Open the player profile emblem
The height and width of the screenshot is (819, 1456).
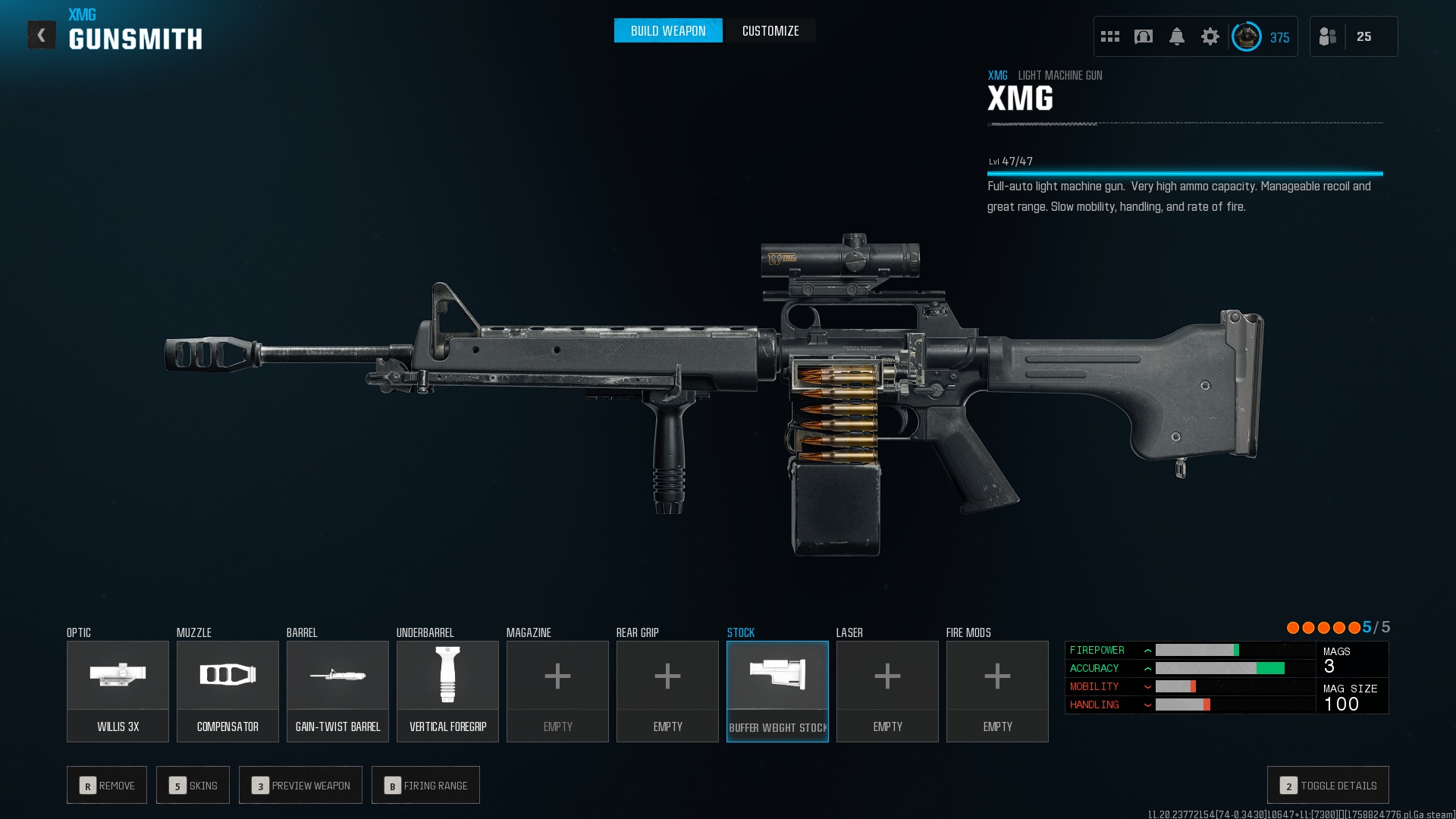[1246, 36]
